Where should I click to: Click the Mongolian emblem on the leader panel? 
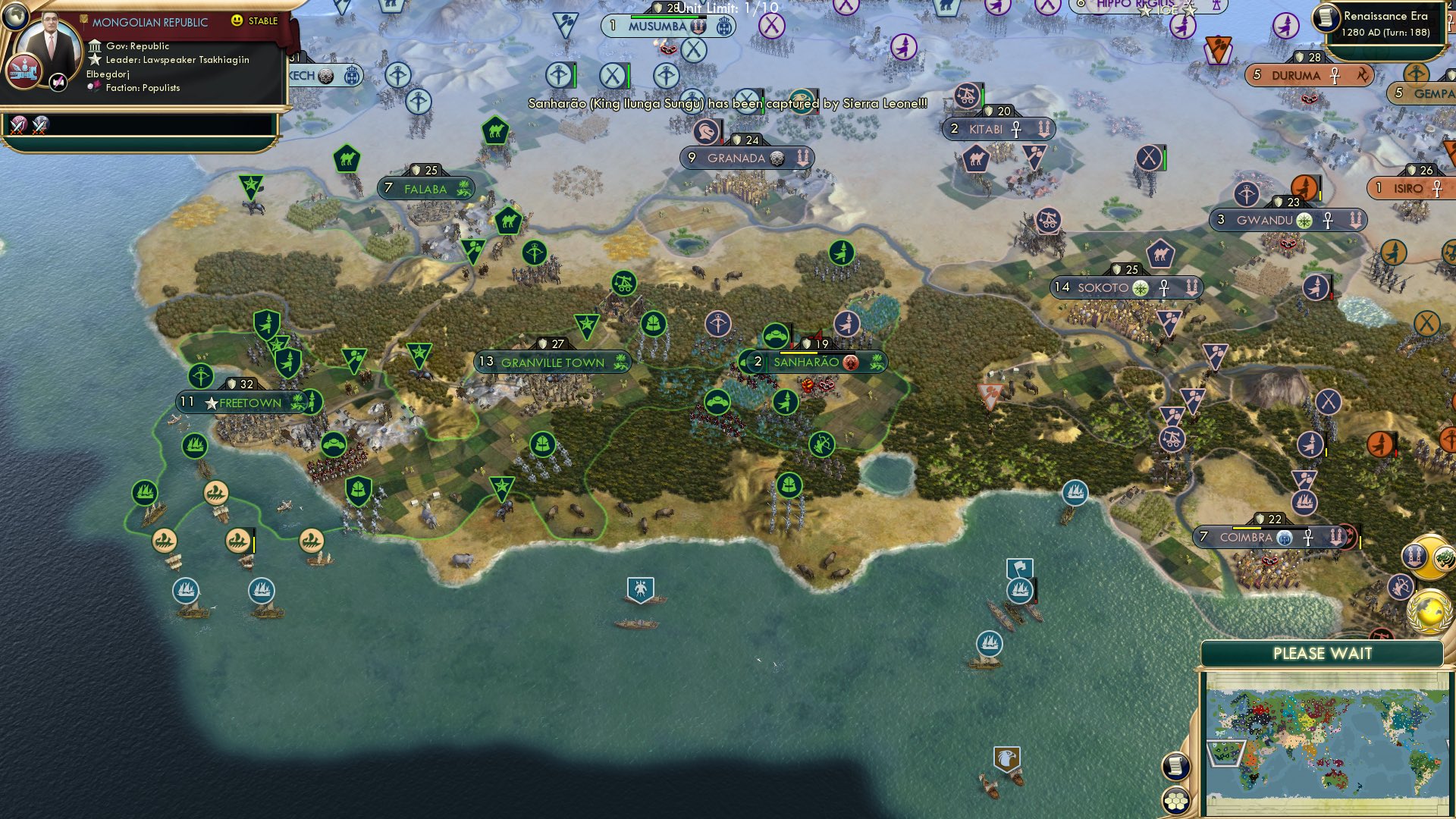tap(24, 71)
